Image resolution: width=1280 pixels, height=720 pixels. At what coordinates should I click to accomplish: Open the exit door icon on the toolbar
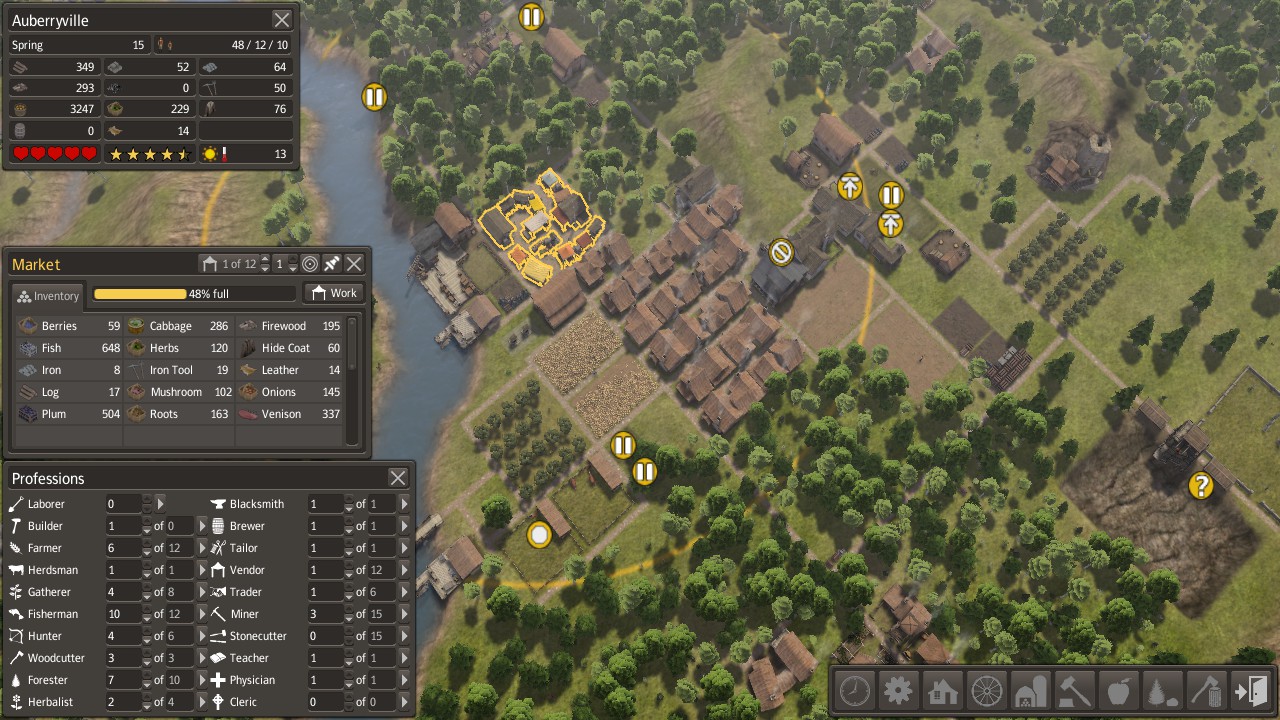pyautogui.click(x=1250, y=690)
